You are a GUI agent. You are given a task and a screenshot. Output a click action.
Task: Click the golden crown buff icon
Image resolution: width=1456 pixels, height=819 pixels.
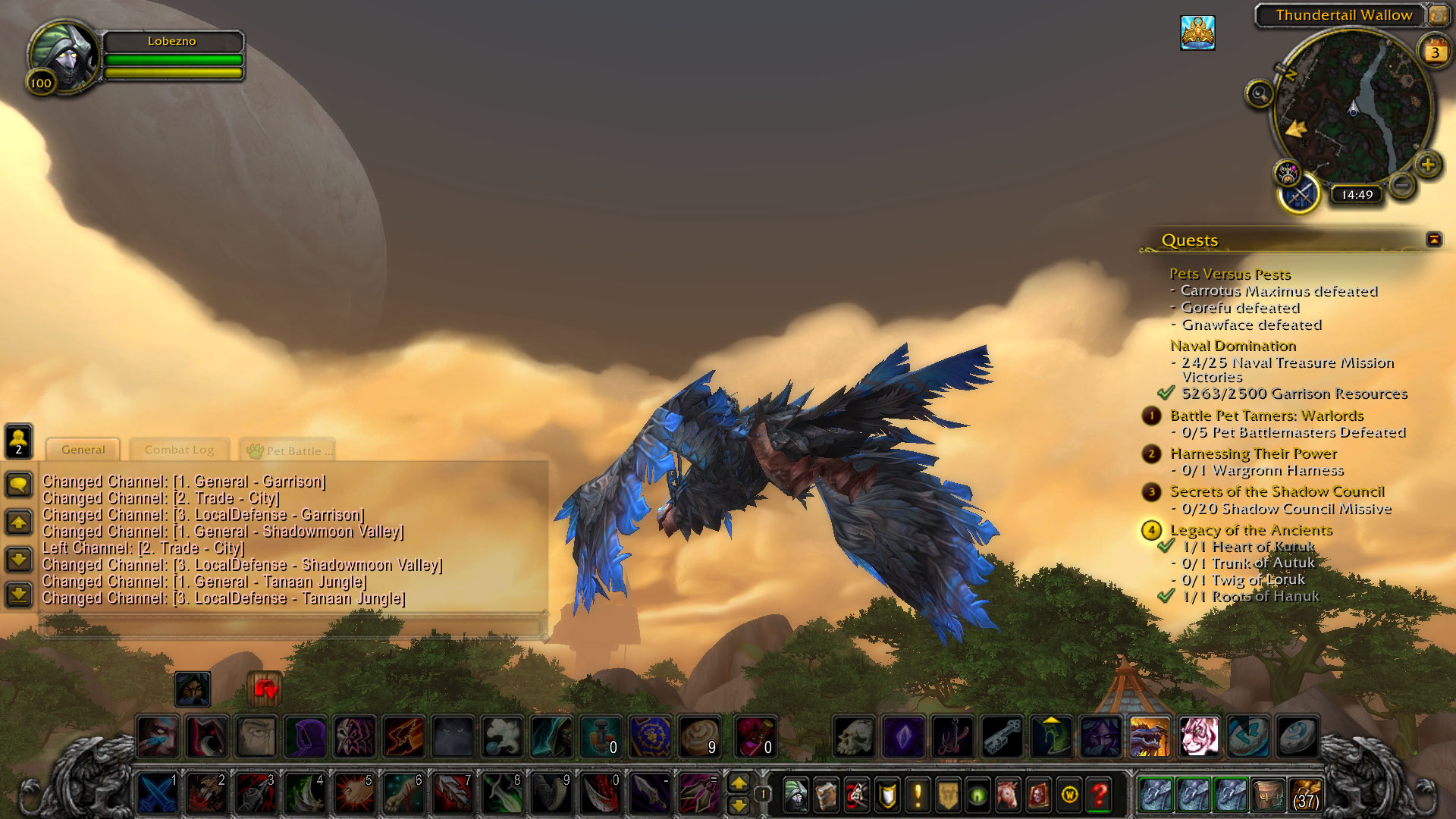click(x=1197, y=33)
